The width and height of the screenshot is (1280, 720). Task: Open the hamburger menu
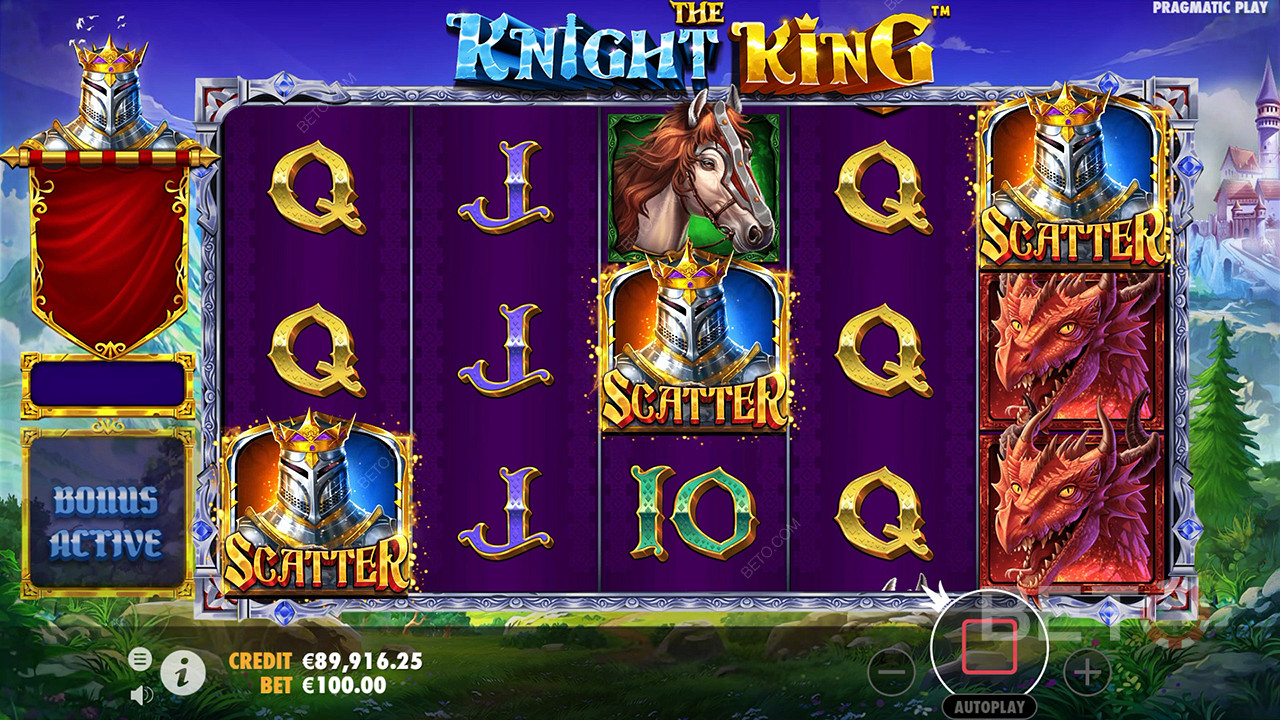tap(141, 658)
